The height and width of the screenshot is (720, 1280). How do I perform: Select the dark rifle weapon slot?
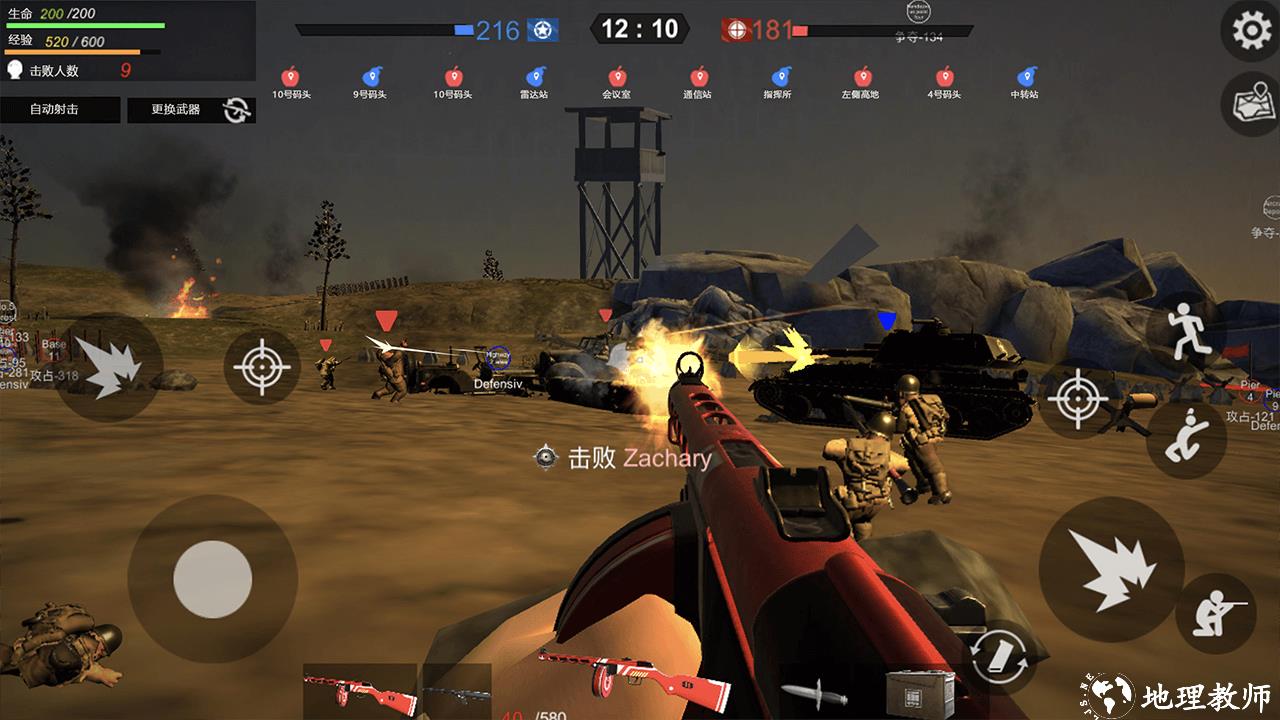click(x=457, y=692)
